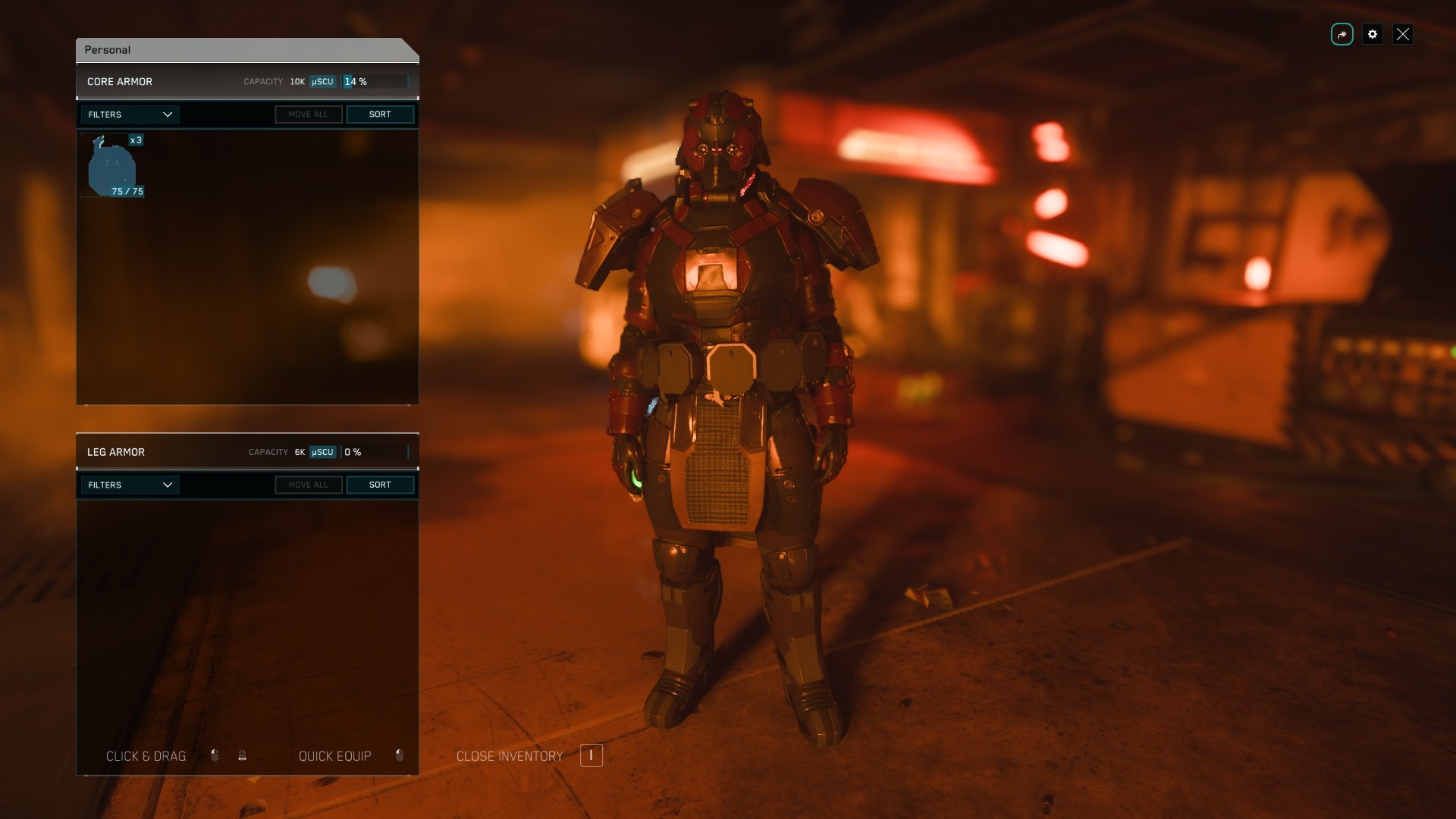This screenshot has width=1456, height=819.
Task: Select the Personal inventory tab
Action: coord(108,50)
